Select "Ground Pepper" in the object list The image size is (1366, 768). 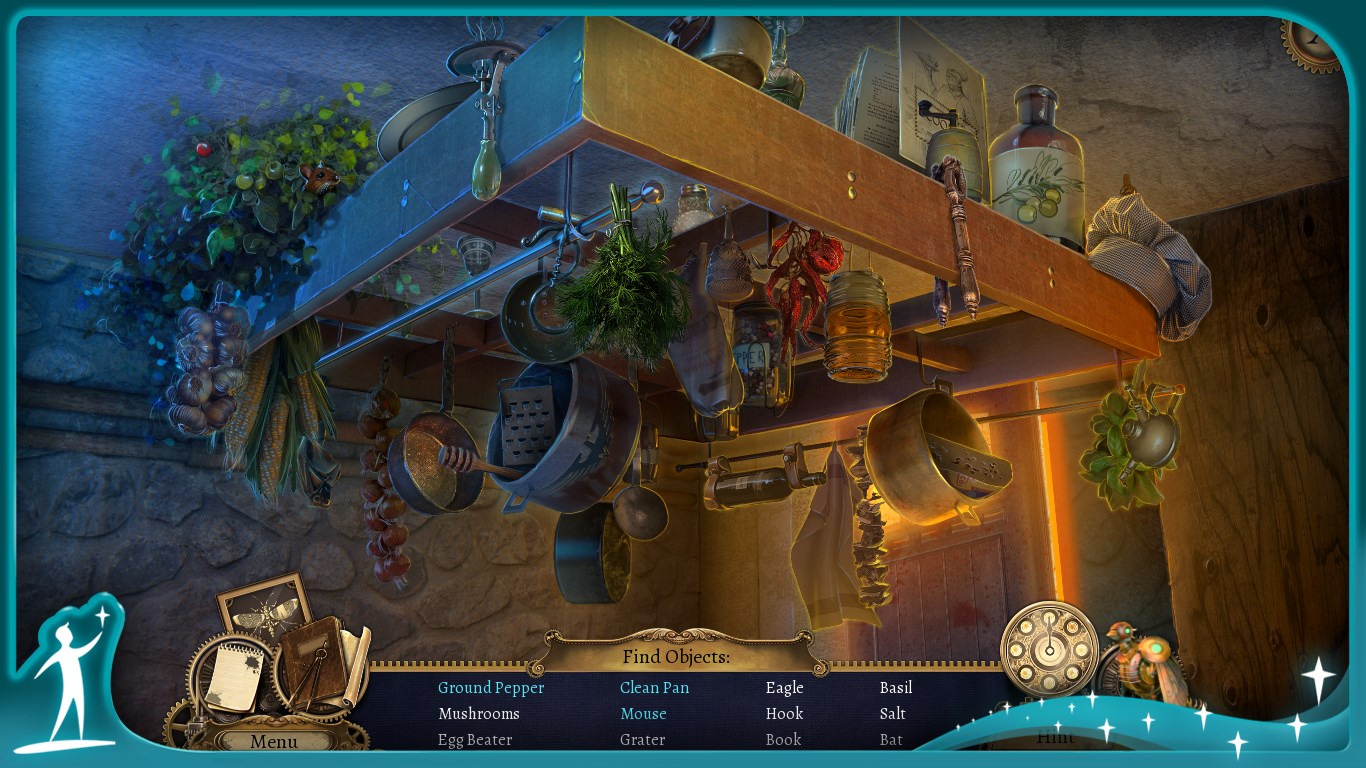coord(491,688)
